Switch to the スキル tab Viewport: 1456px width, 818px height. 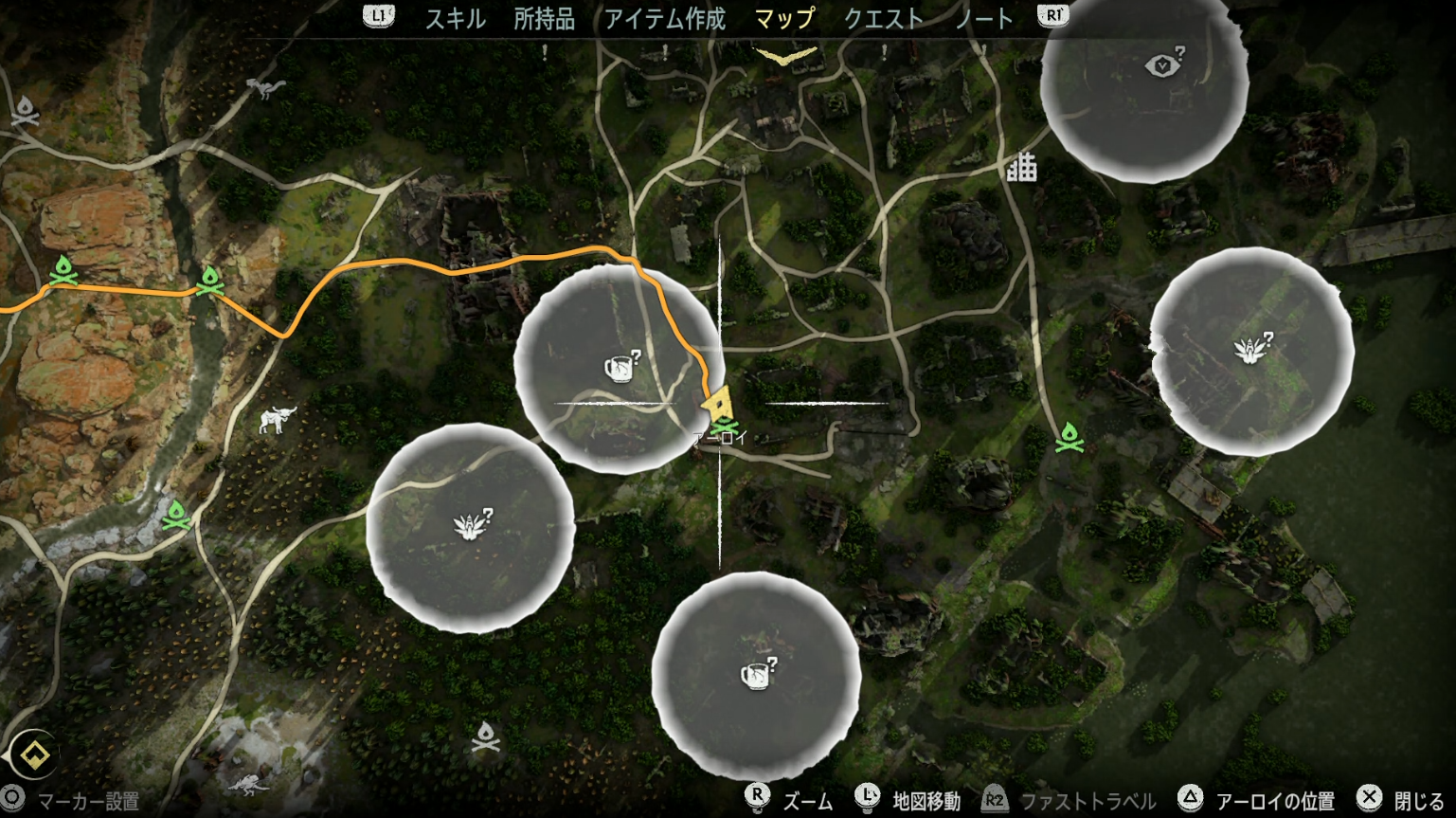(455, 19)
